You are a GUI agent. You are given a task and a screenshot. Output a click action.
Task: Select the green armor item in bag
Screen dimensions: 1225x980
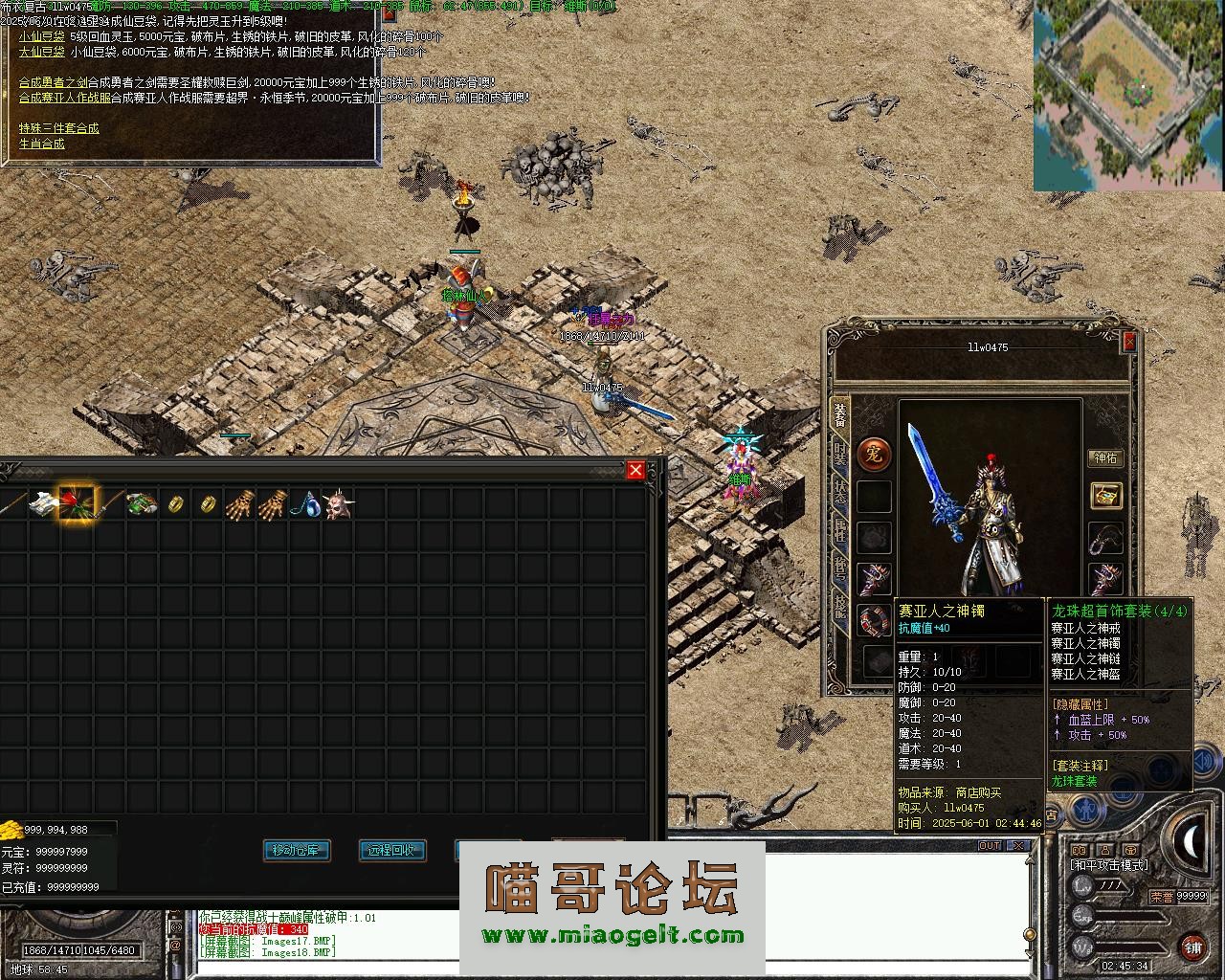click(x=142, y=504)
